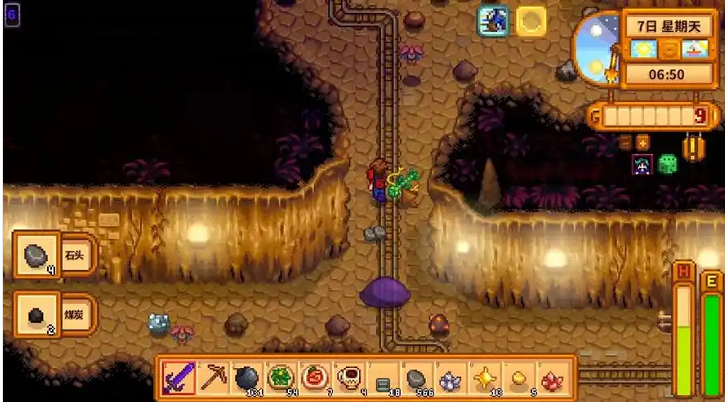
Task: Select the staircase item slot
Action: pyautogui.click(x=382, y=379)
